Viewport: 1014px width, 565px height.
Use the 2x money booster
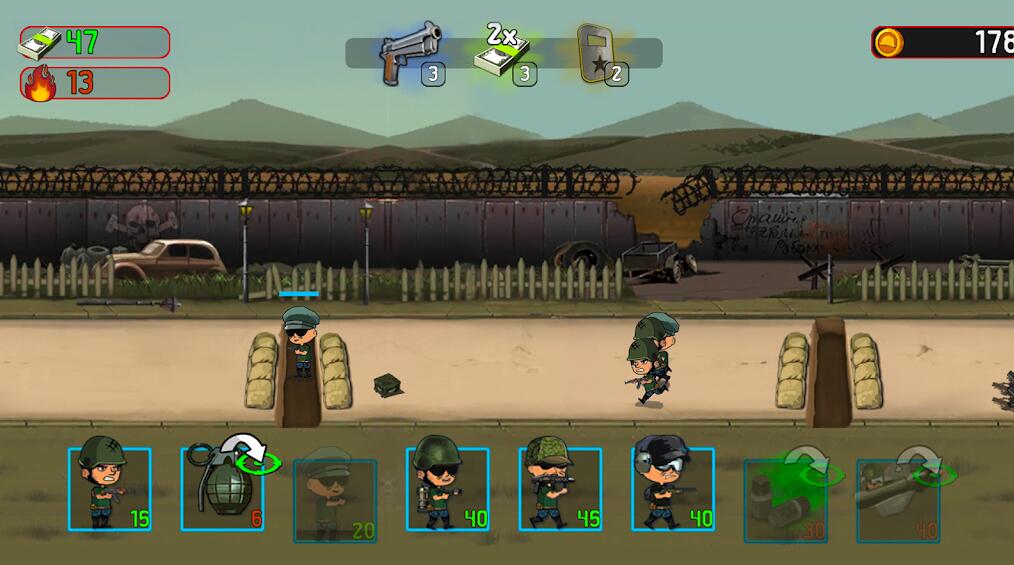[505, 53]
